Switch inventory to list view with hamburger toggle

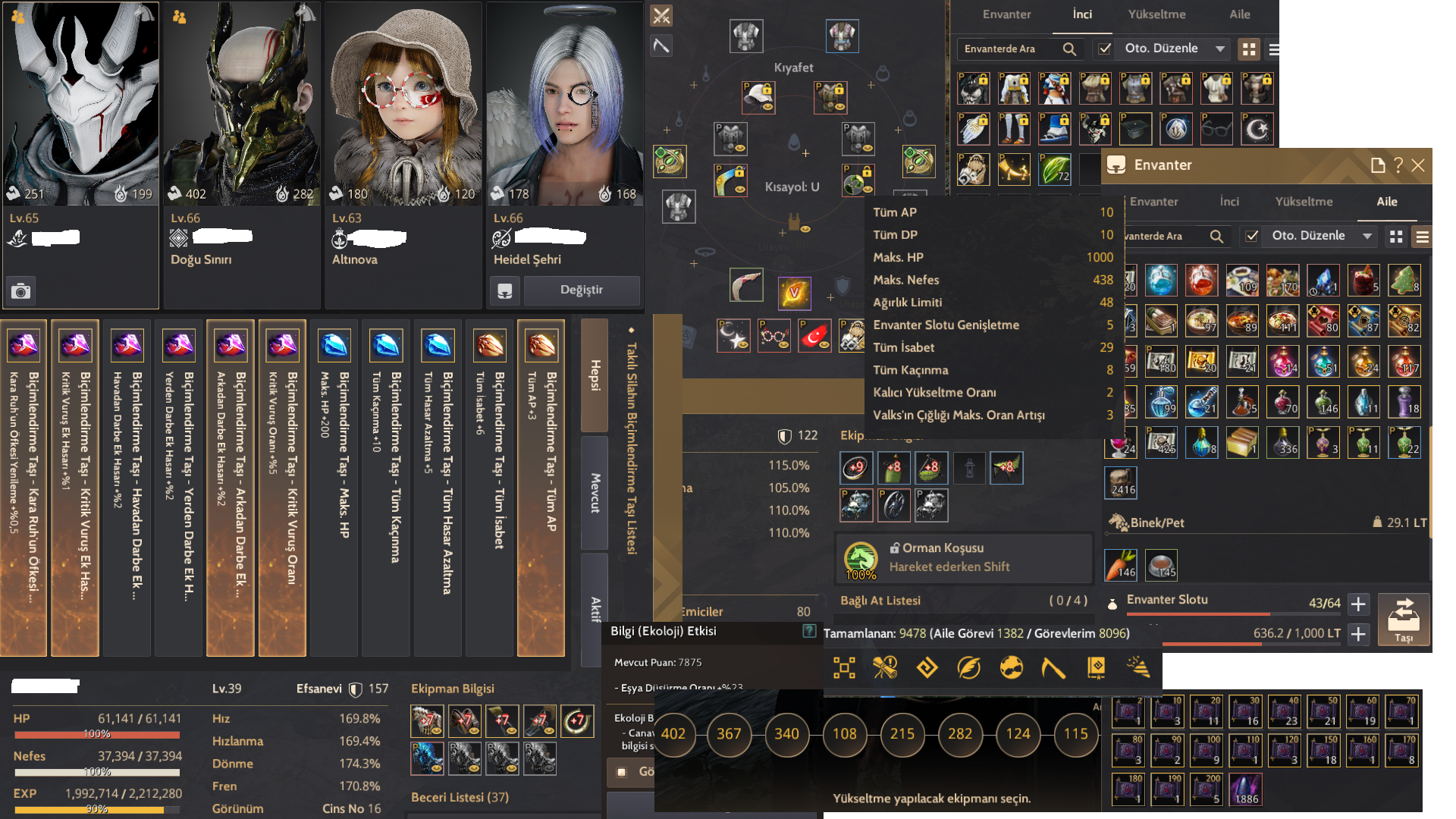click(1275, 49)
